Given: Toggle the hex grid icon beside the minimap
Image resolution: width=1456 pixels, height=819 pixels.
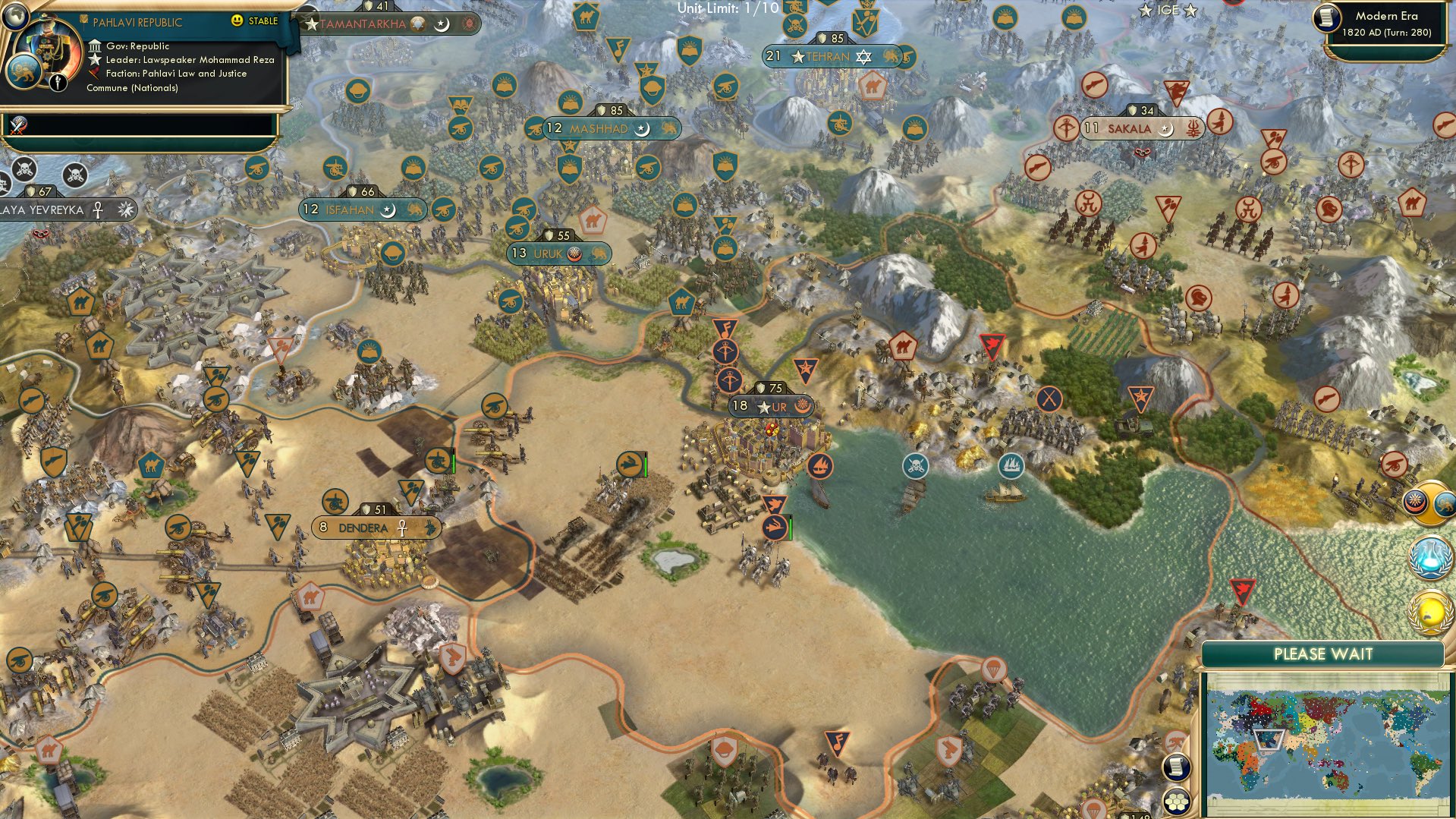Looking at the screenshot, I should click(x=1176, y=802).
